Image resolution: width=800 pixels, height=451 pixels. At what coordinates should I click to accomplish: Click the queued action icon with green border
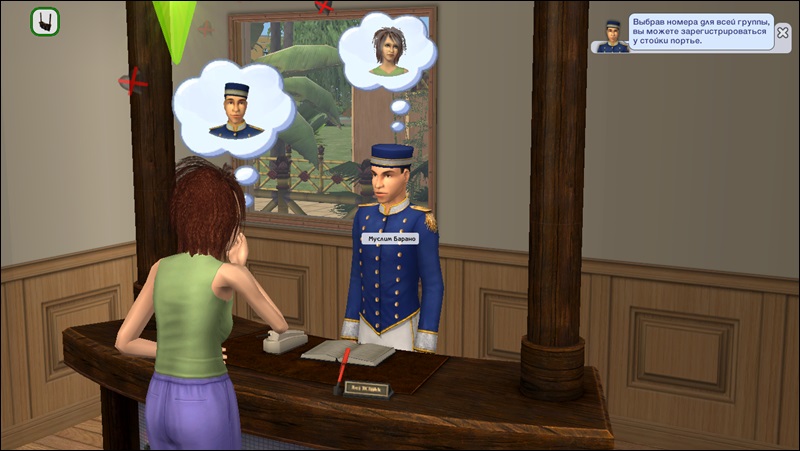tap(45, 21)
